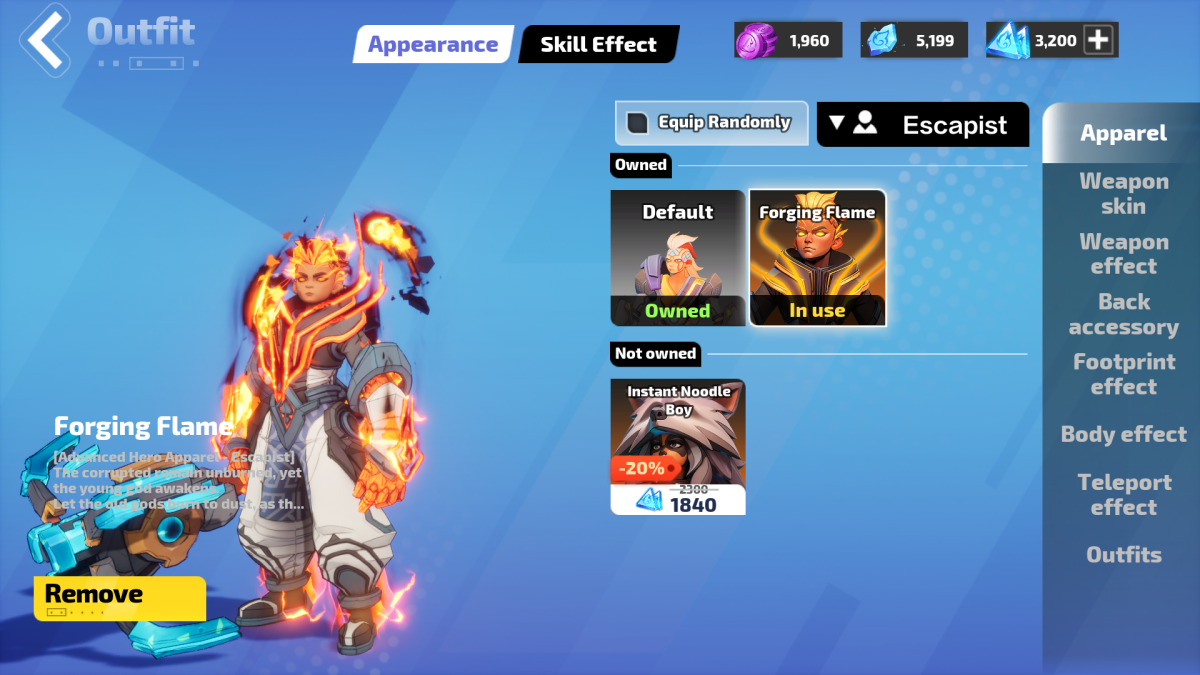Select the Body effect category
This screenshot has width=1200, height=675.
(x=1123, y=434)
